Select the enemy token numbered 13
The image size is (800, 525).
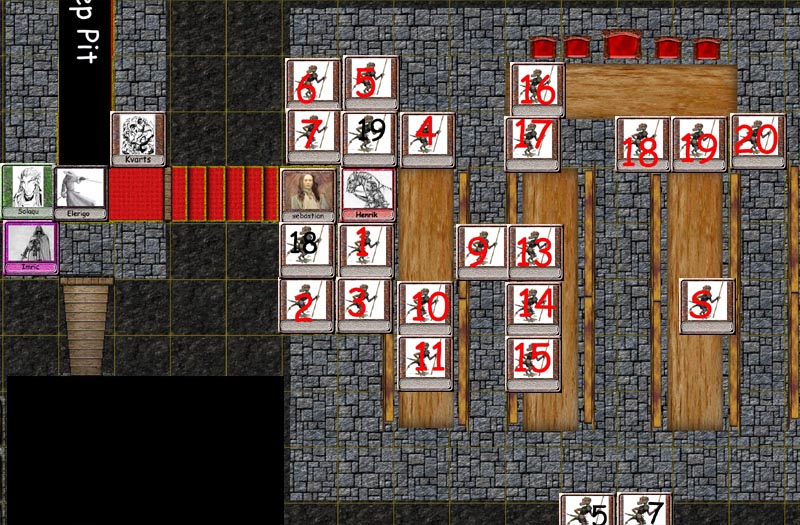pyautogui.click(x=536, y=251)
